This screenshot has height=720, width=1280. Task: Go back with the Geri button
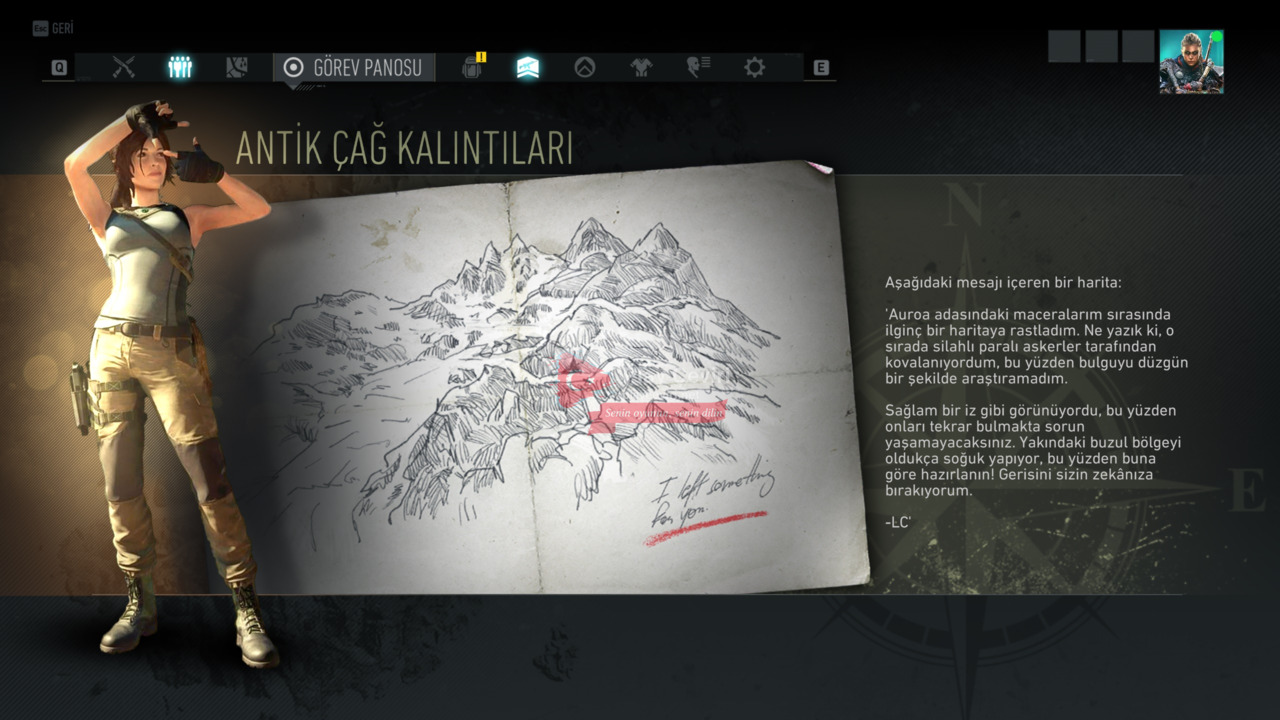(54, 28)
